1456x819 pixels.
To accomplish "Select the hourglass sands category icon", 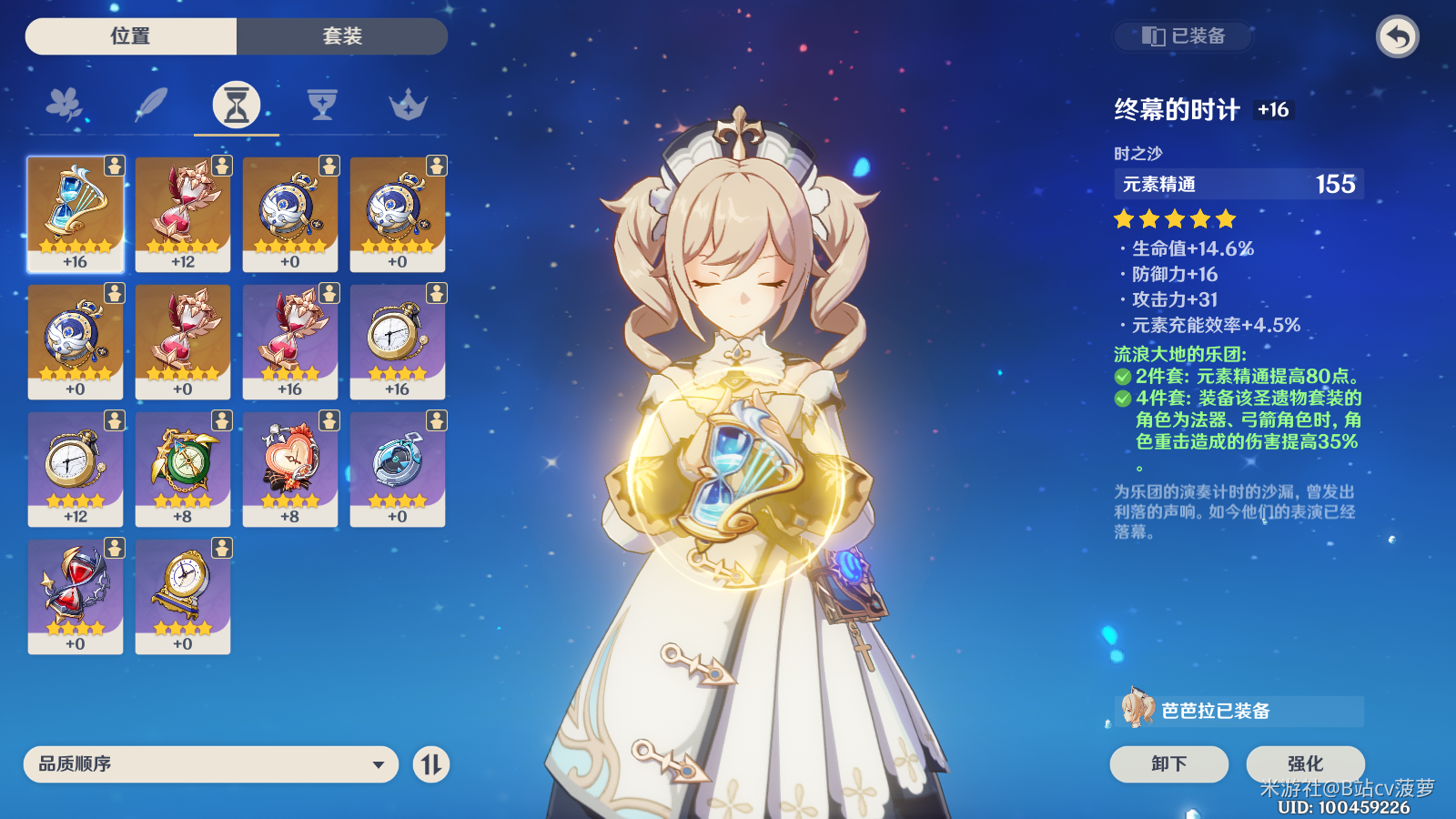I will [237, 106].
